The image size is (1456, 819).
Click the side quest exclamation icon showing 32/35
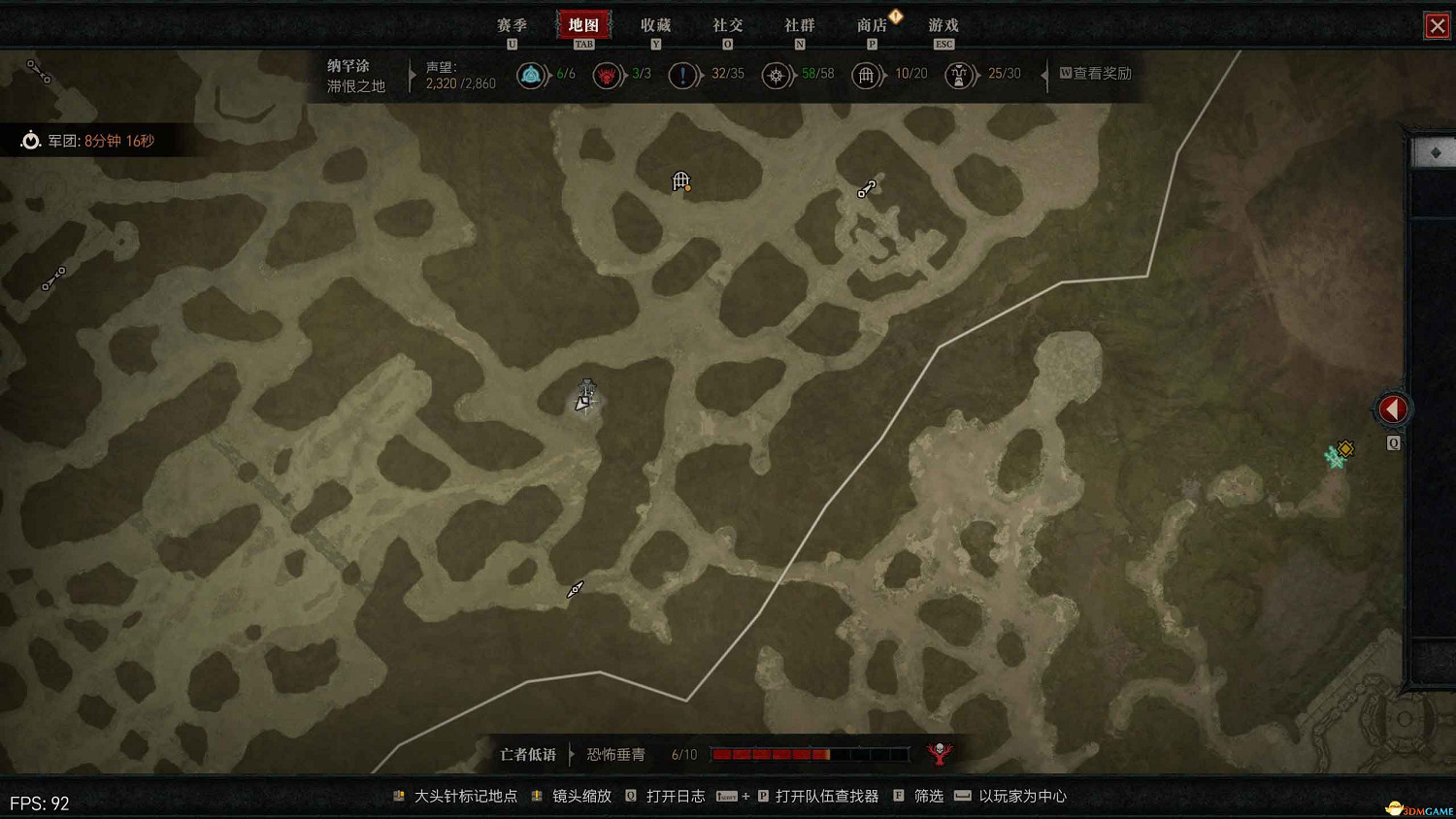pos(684,74)
